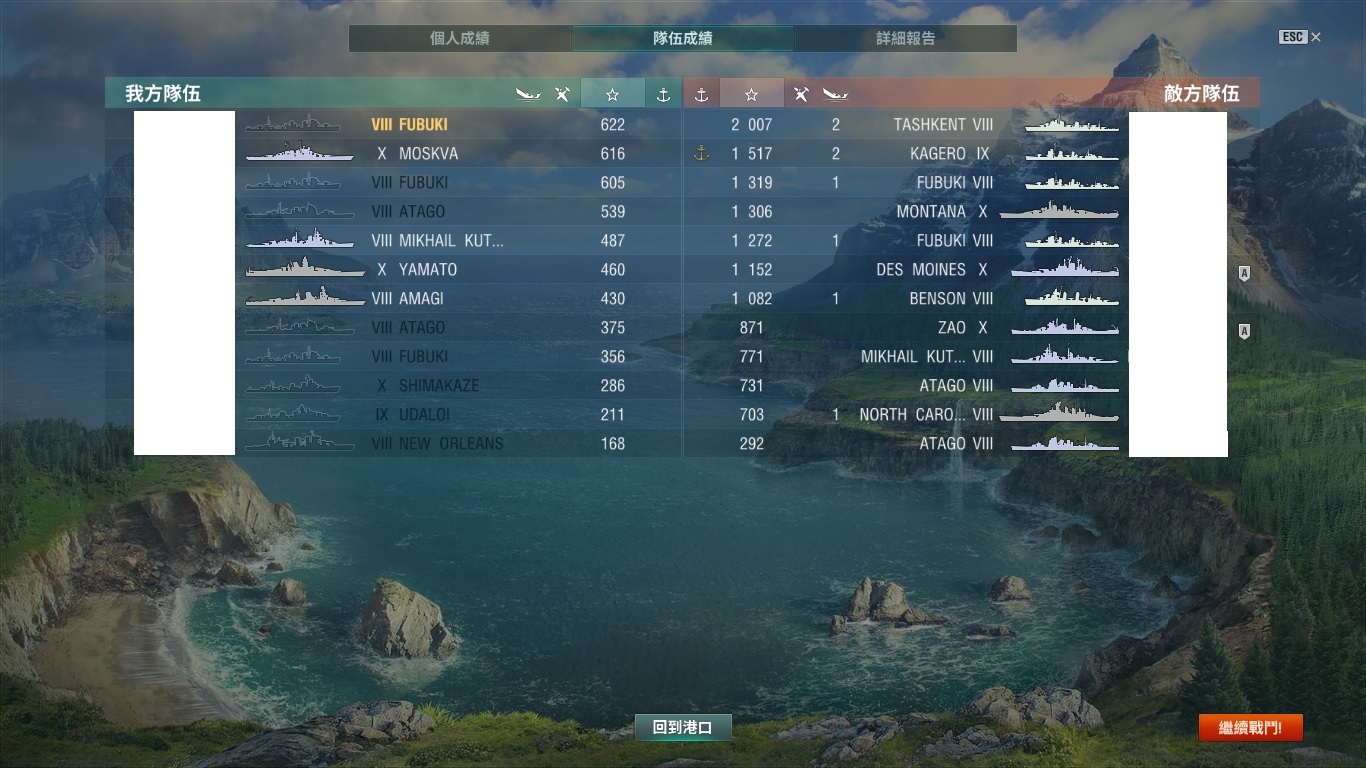Show the 詳細報告 tab
Viewport: 1366px width, 768px height.
click(905, 39)
